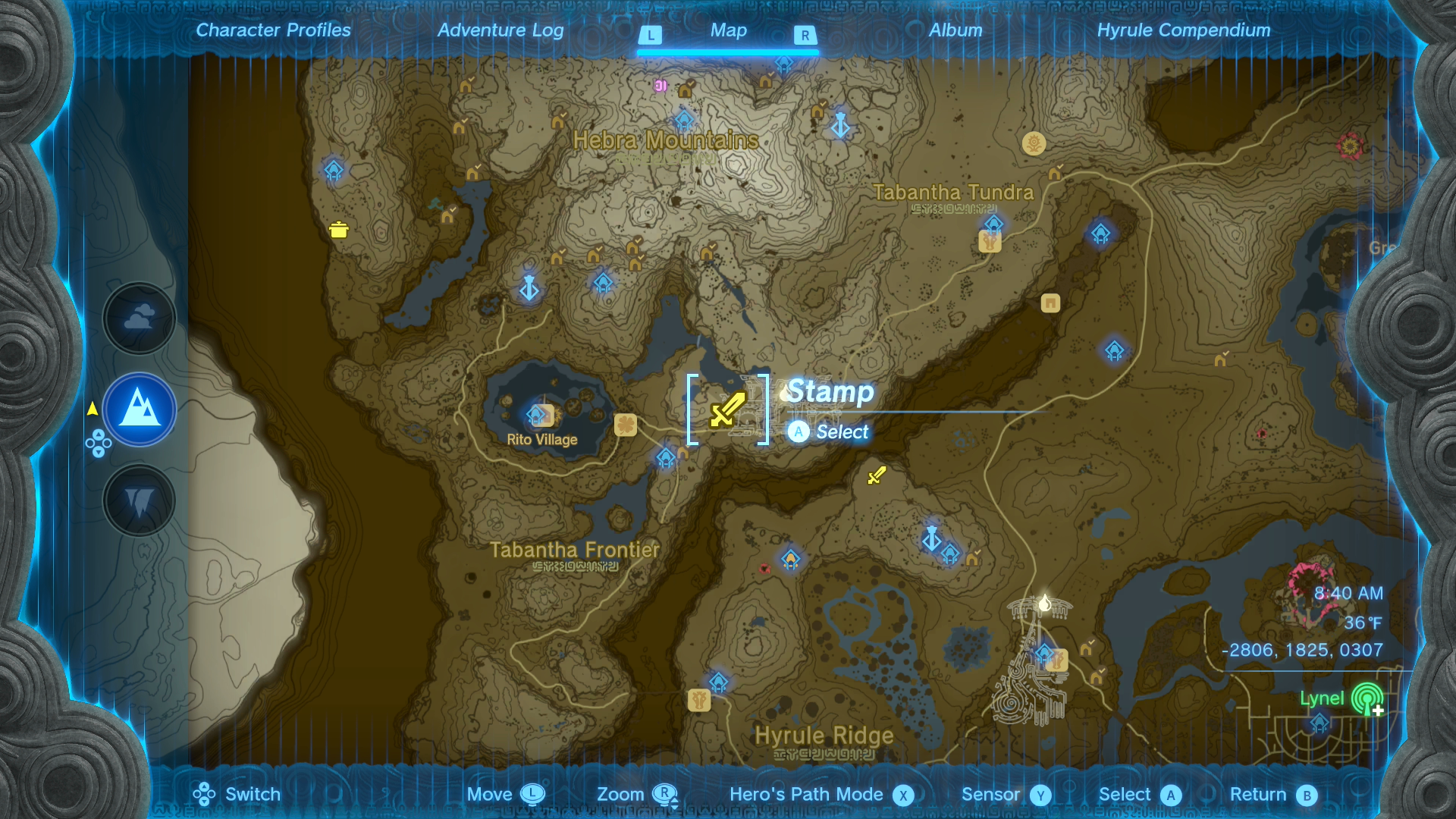This screenshot has height=819, width=1456.
Task: Switch to the Hyrule Compendium tab
Action: (1185, 30)
